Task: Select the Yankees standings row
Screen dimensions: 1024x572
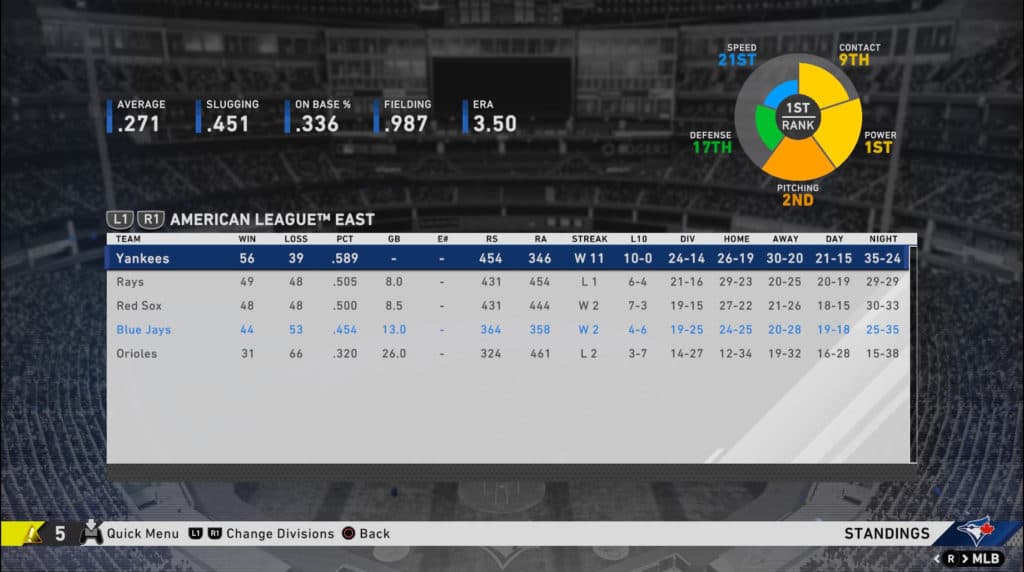Action: coord(141,258)
